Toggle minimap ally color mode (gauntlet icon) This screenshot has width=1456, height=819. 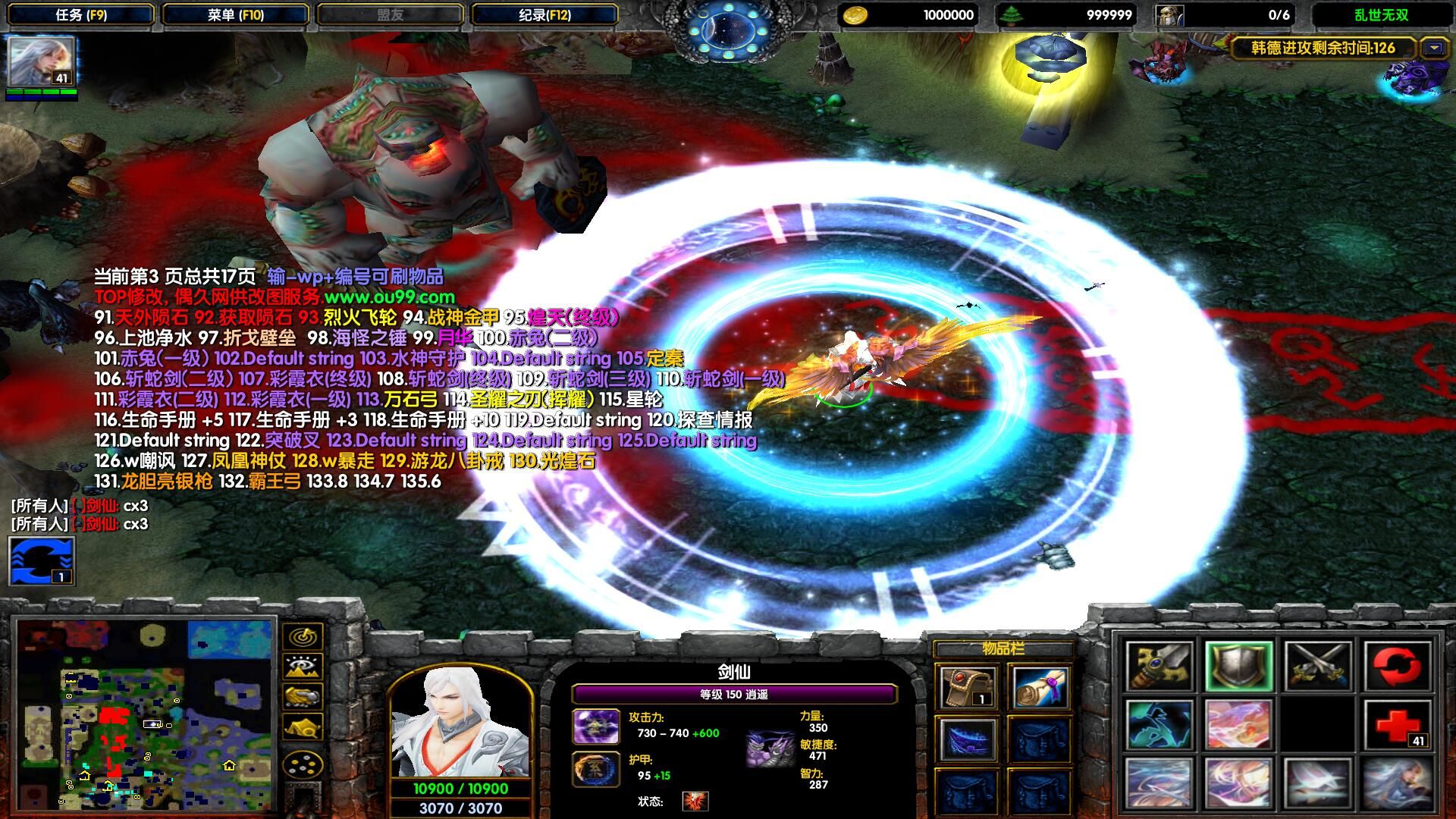(x=303, y=696)
